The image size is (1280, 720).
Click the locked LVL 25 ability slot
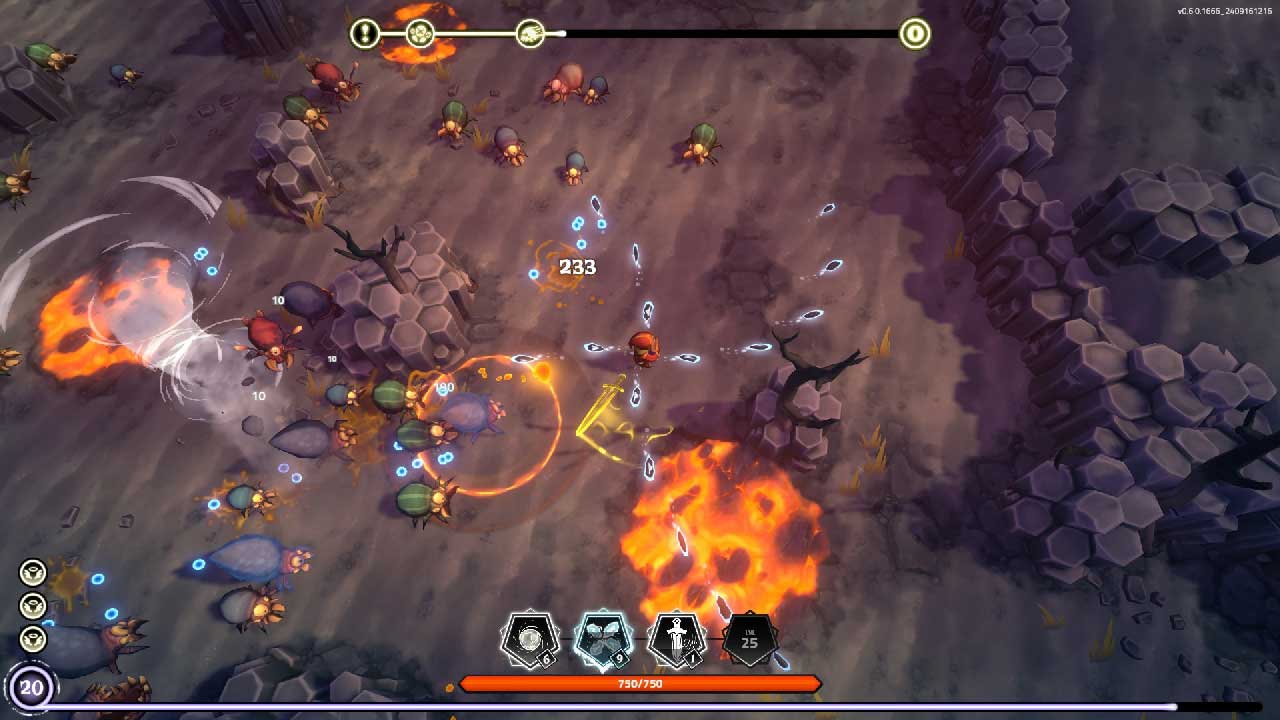[x=749, y=640]
